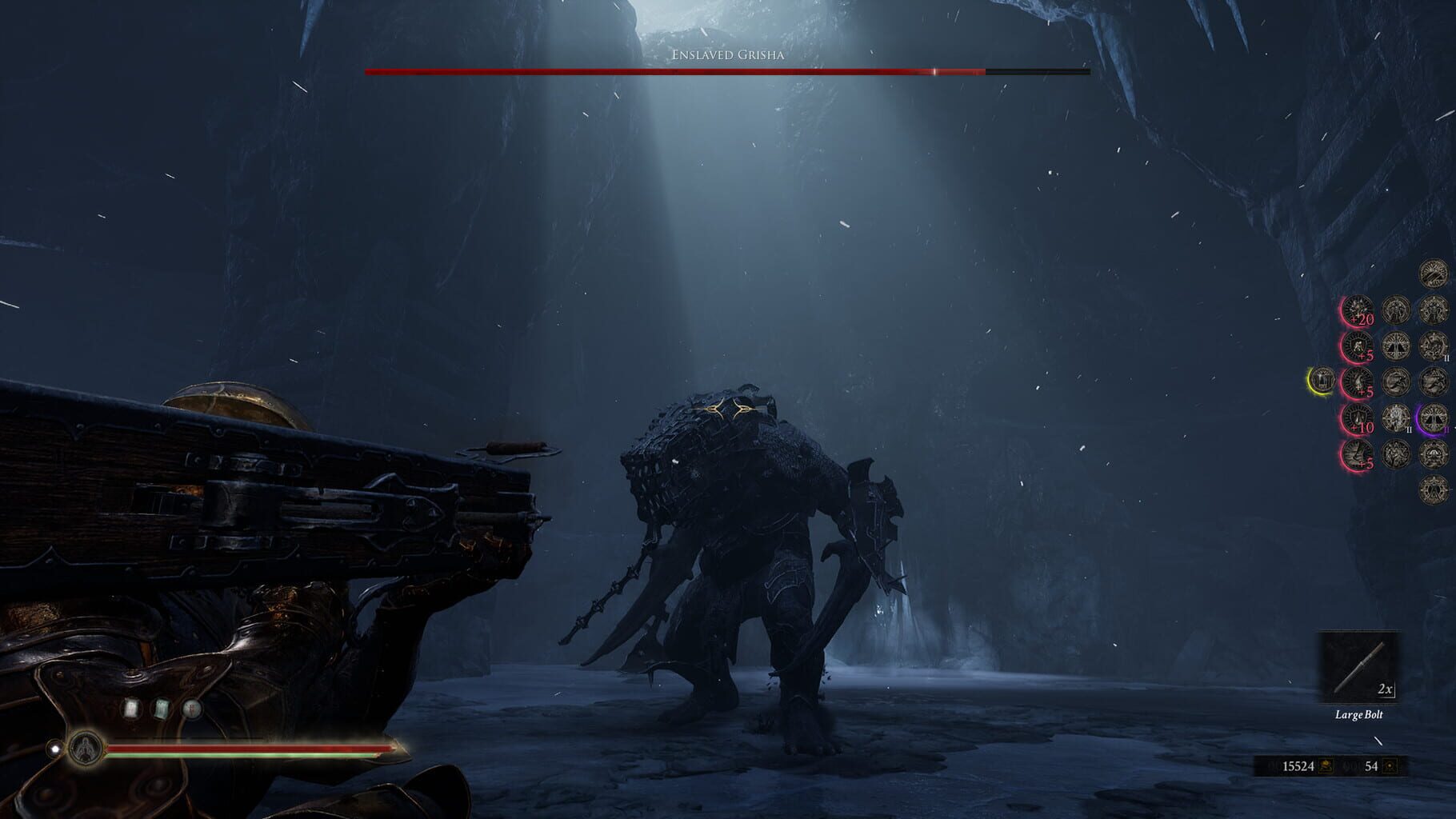Click the +10 shield buff icon
This screenshot has height=819, width=1456.
tap(1358, 417)
